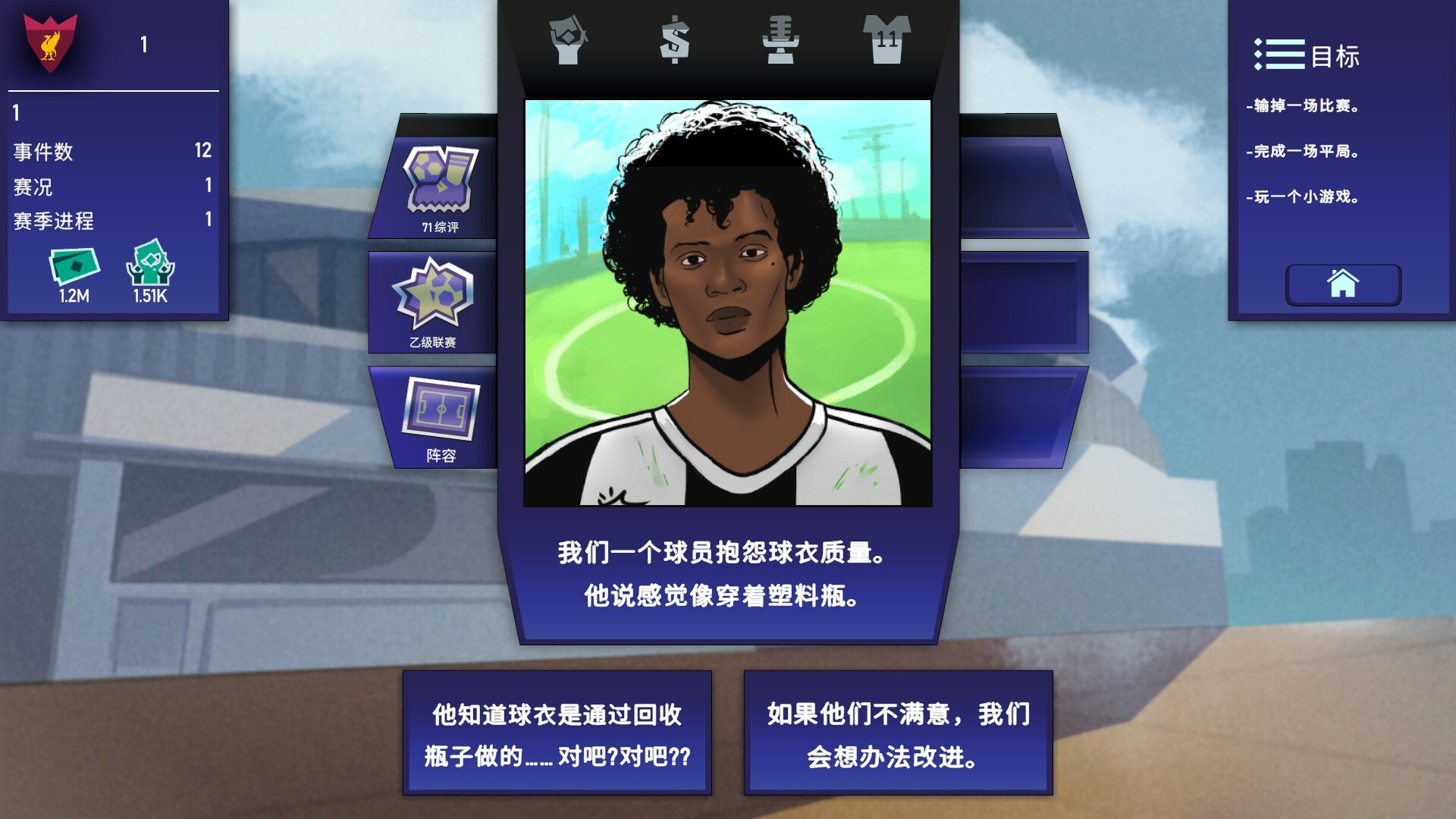The width and height of the screenshot is (1456, 819).
Task: Choose the recycled bottles dialogue response
Action: pos(559,732)
